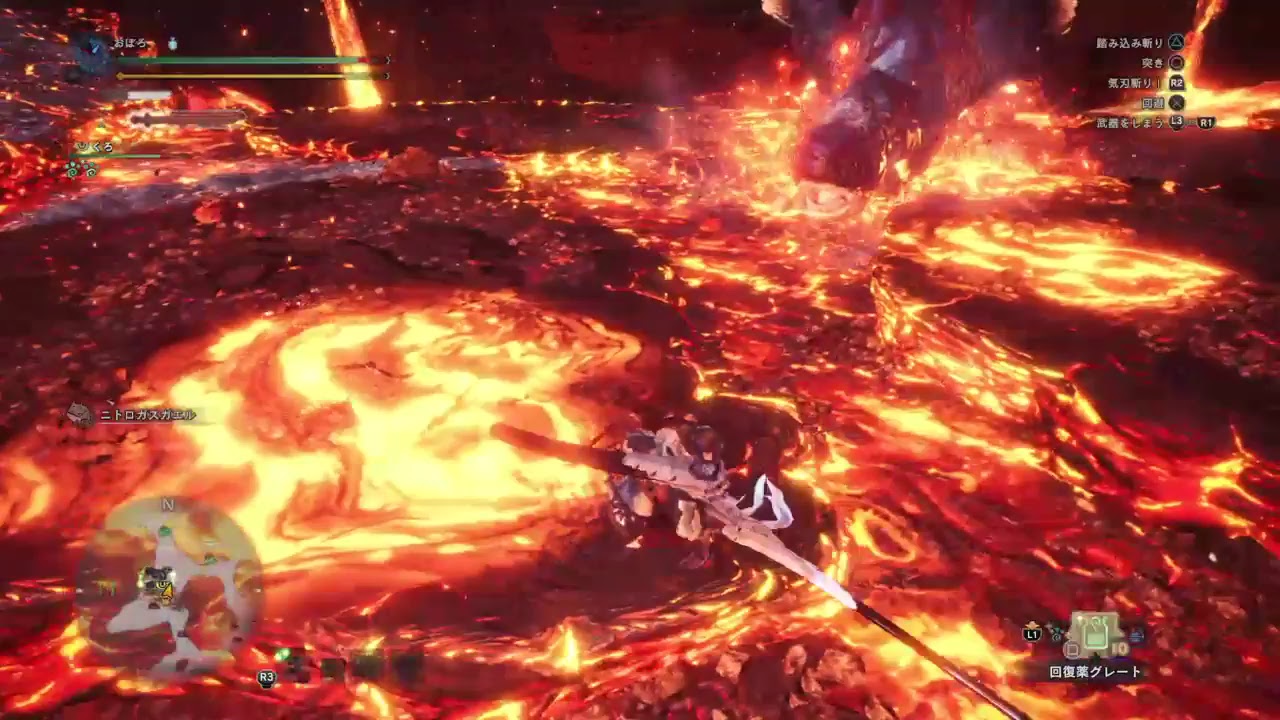Click the weapon sharpness gauge icon
This screenshot has height=720, width=1280.
click(x=147, y=93)
